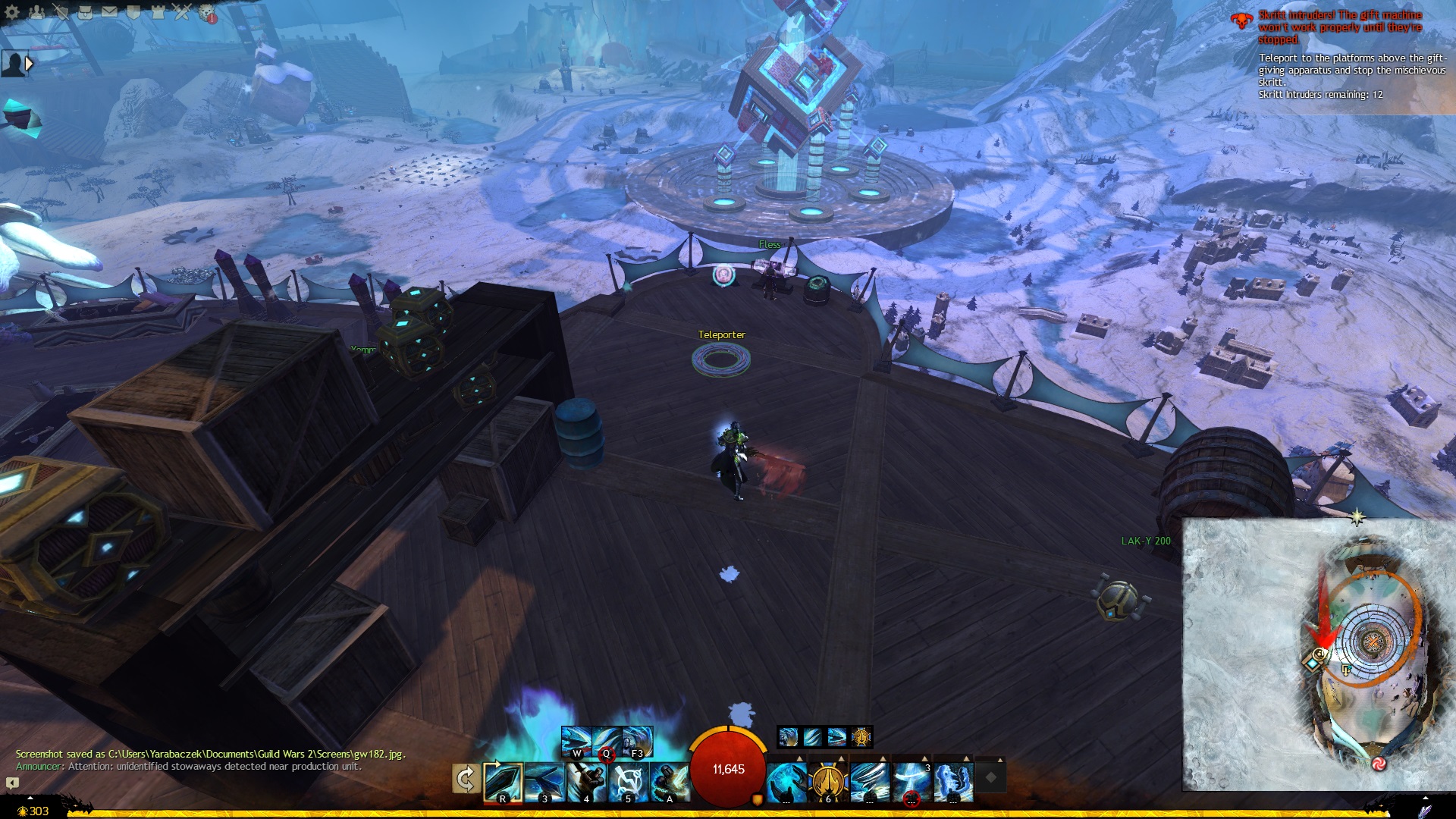This screenshot has height=819, width=1456.
Task: Open the Trading Post scale icon
Action: click(206, 12)
